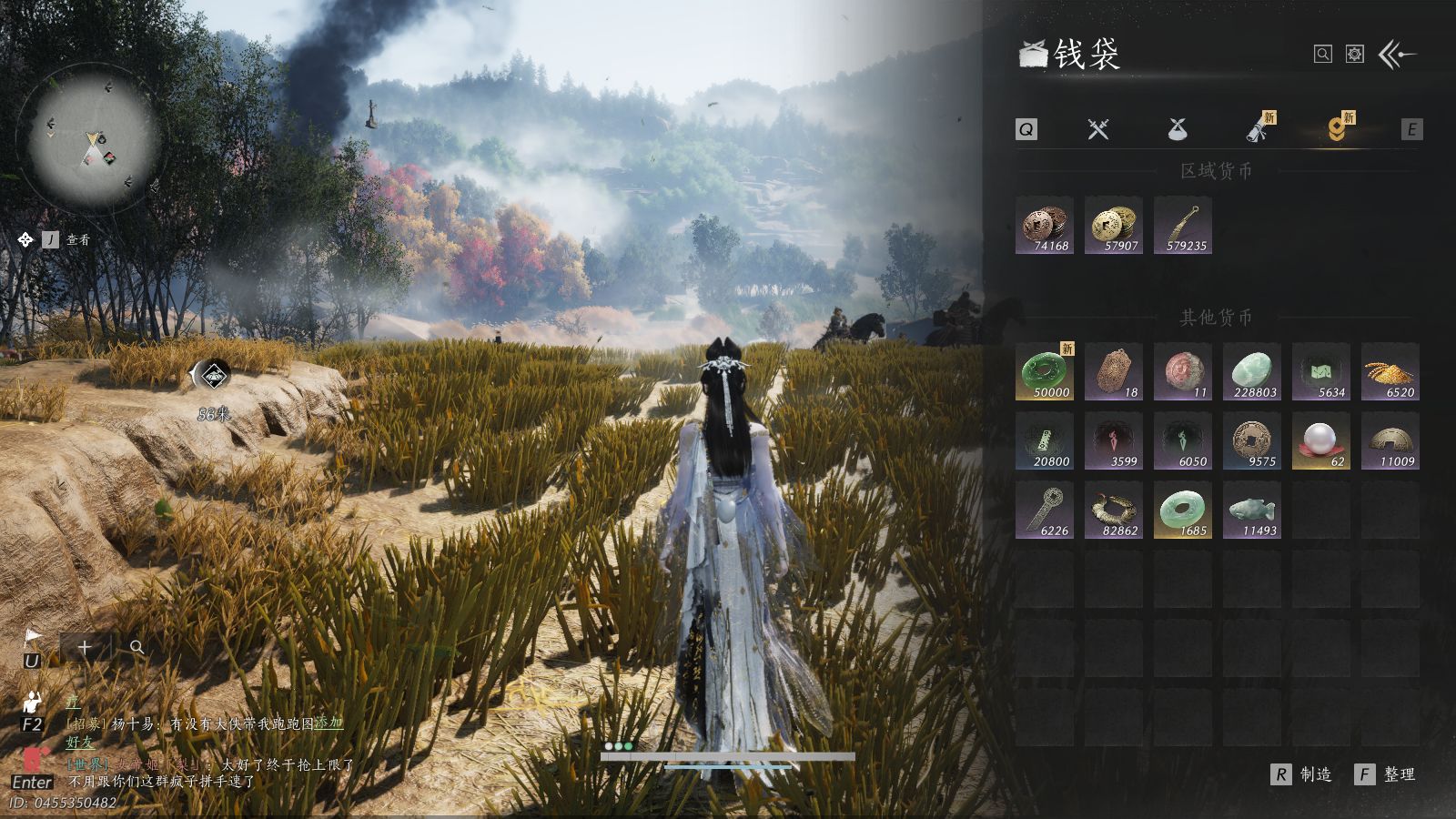The image size is (1456, 819).
Task: Click the 整理 sort button
Action: click(1386, 774)
